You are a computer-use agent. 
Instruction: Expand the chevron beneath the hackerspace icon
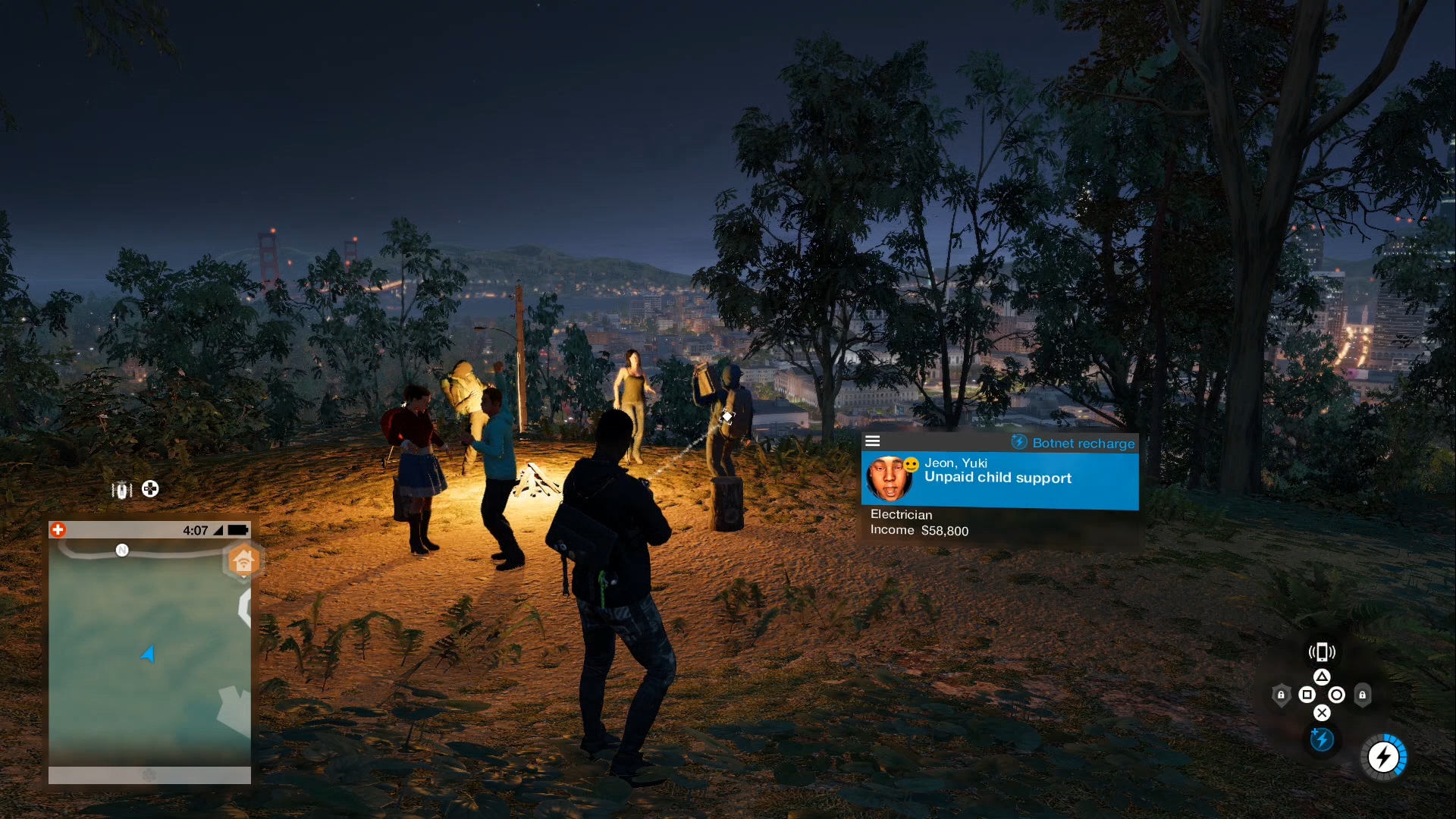coord(244,576)
